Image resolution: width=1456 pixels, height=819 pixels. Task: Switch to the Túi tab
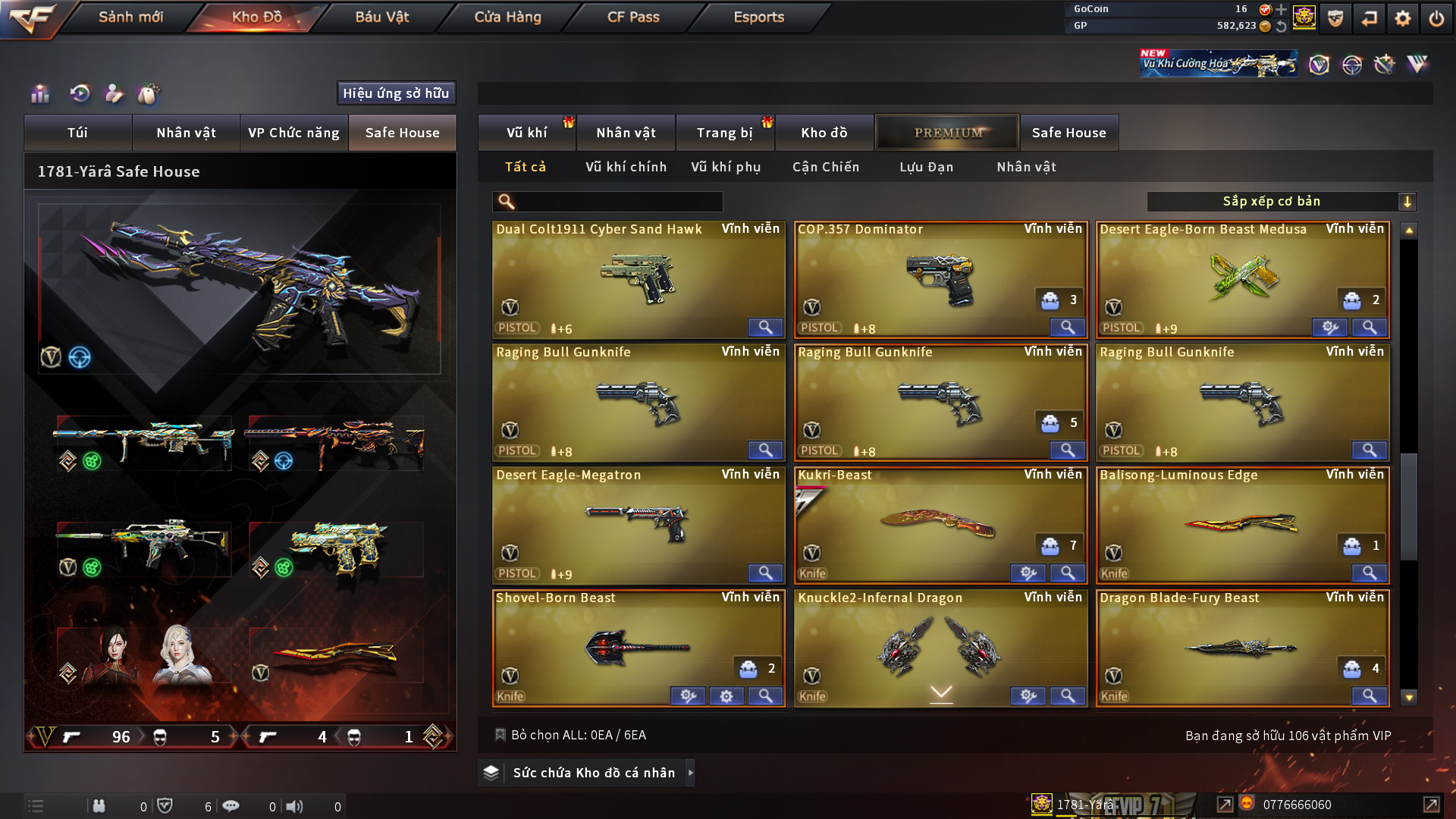[x=77, y=133]
